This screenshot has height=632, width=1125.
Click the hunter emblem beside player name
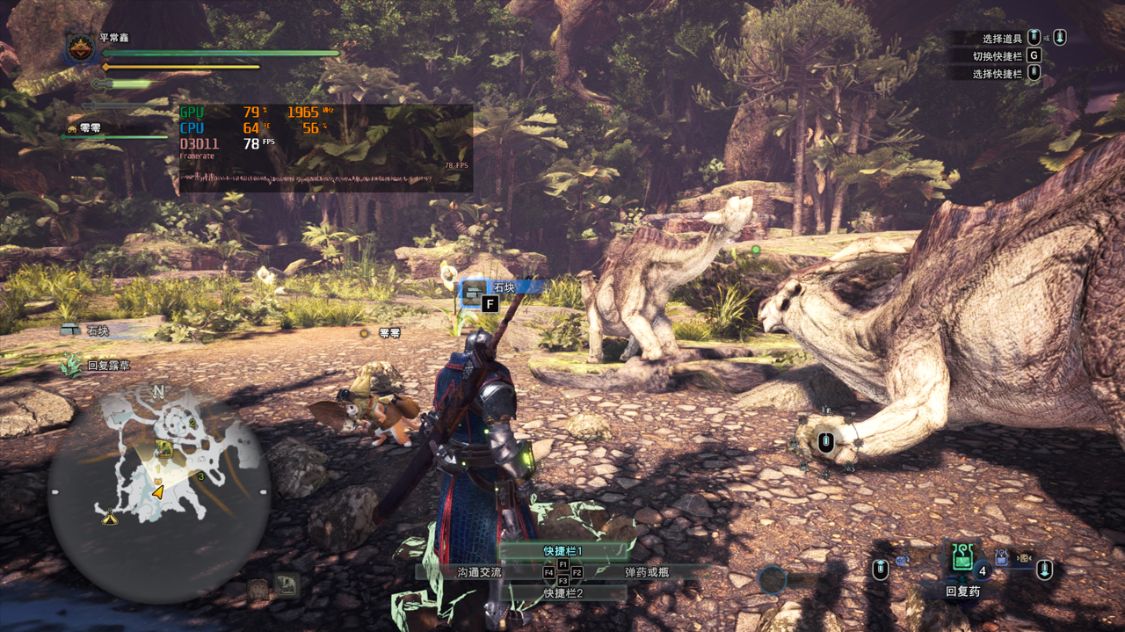pyautogui.click(x=81, y=47)
